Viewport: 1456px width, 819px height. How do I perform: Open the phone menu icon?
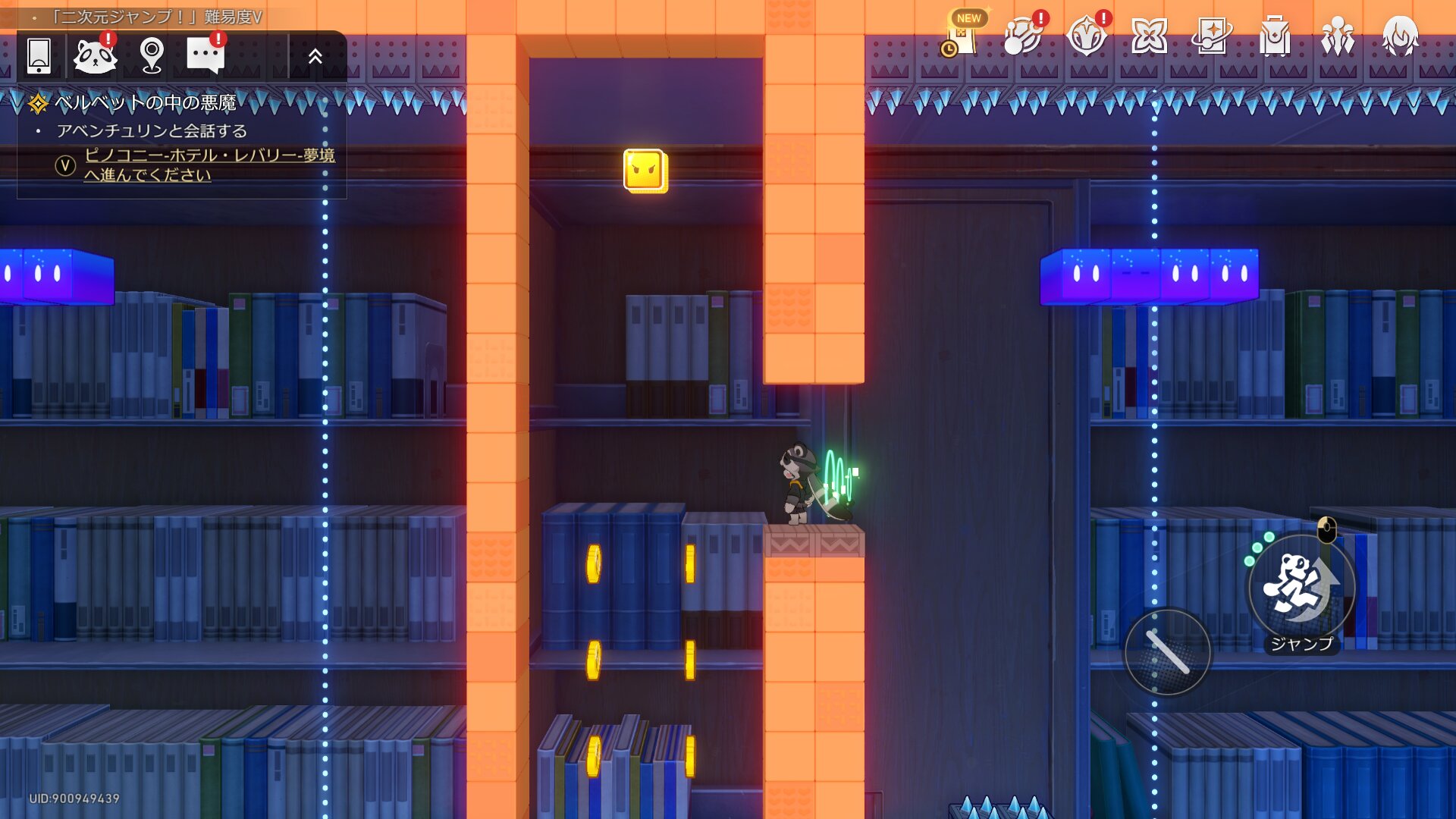click(x=39, y=55)
